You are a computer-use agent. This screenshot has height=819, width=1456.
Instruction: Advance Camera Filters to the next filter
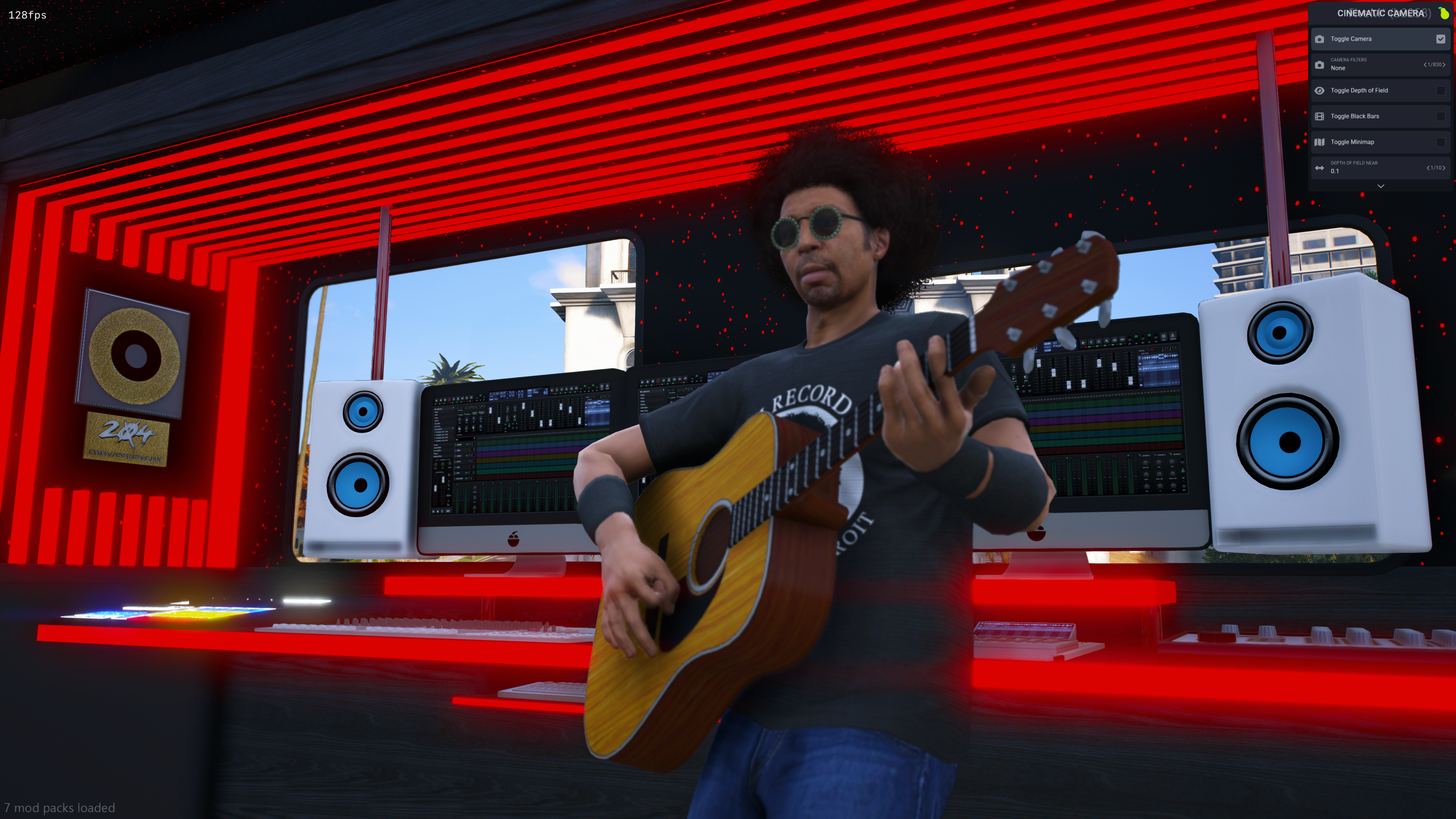pos(1444,65)
